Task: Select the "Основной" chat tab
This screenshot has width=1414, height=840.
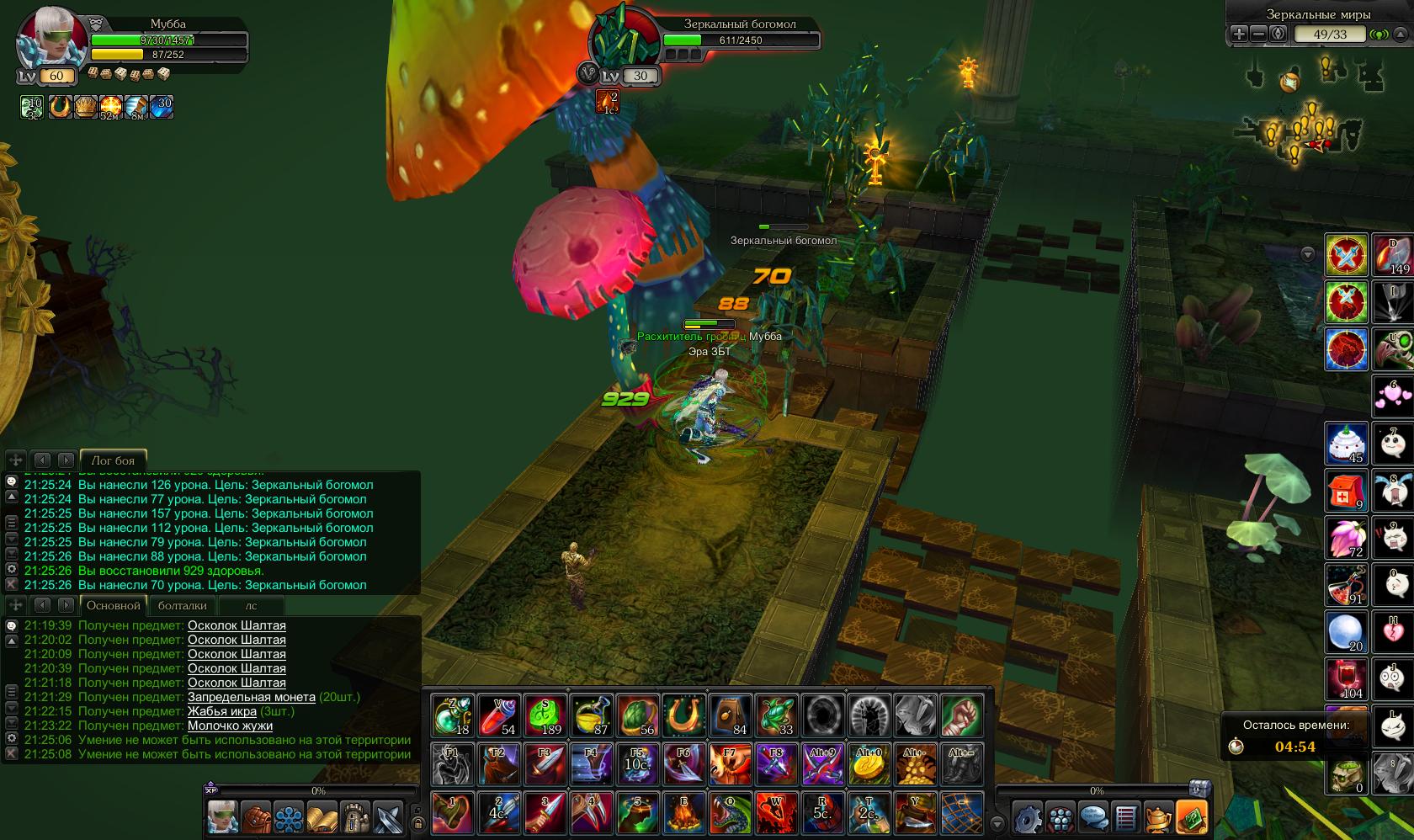Action: (x=113, y=605)
